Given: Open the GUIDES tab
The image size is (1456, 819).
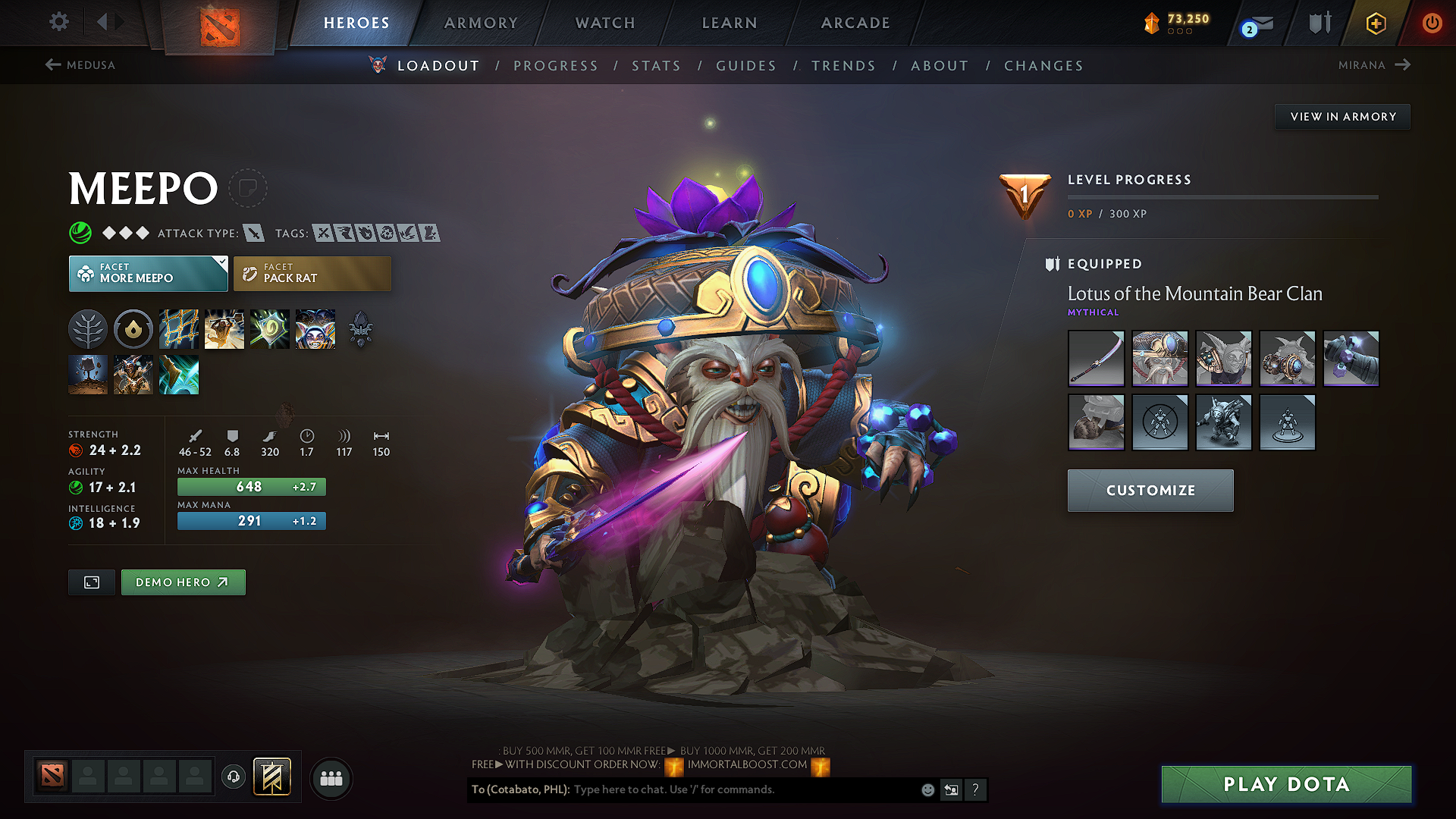Looking at the screenshot, I should pos(745,66).
